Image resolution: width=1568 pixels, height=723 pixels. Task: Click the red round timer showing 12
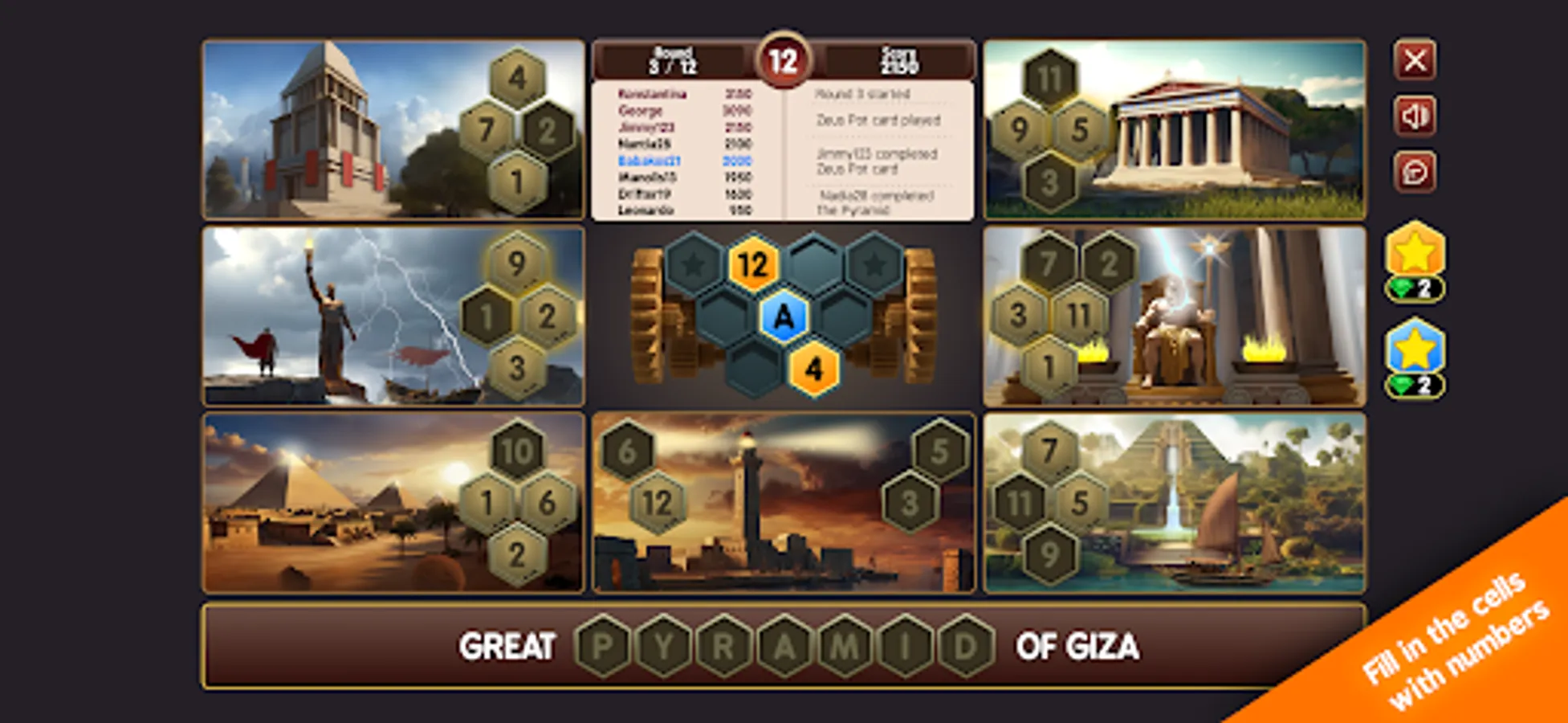point(783,60)
